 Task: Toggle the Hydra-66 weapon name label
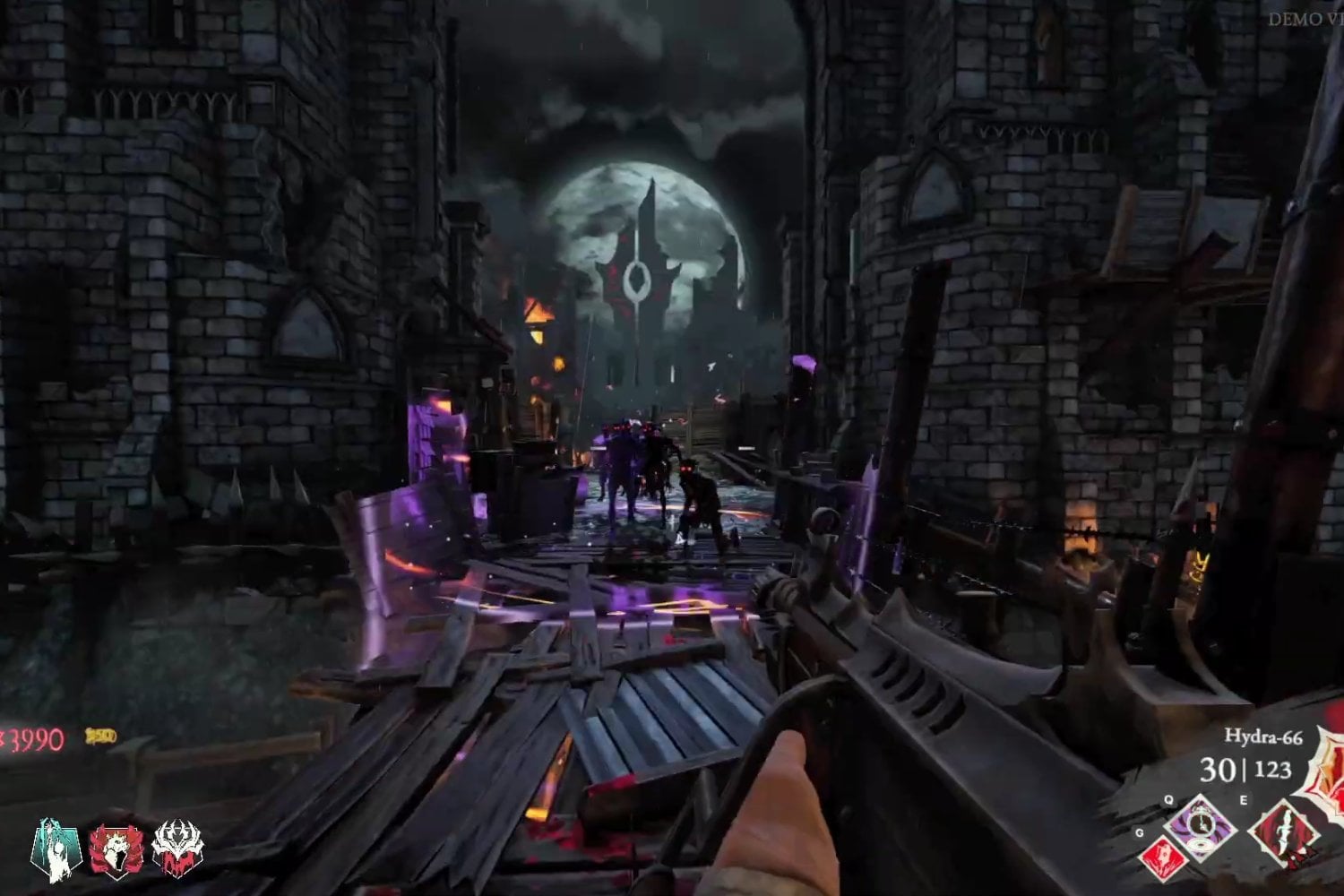[x=1263, y=736]
